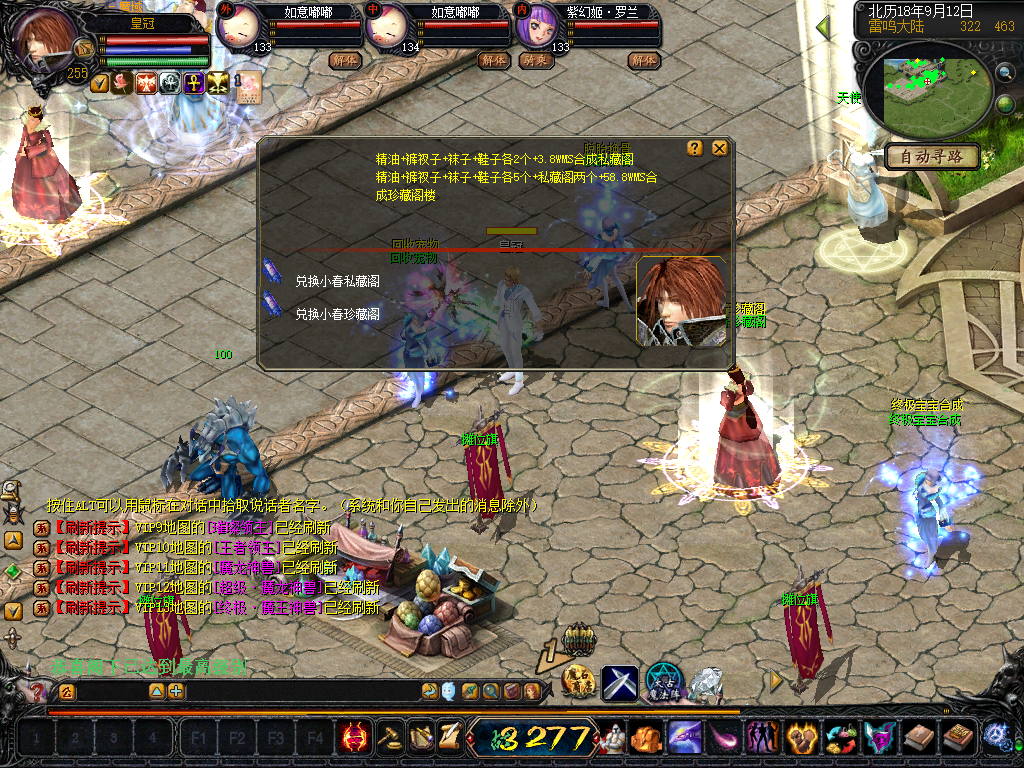Activate the crossed swords skill icon

(619, 683)
